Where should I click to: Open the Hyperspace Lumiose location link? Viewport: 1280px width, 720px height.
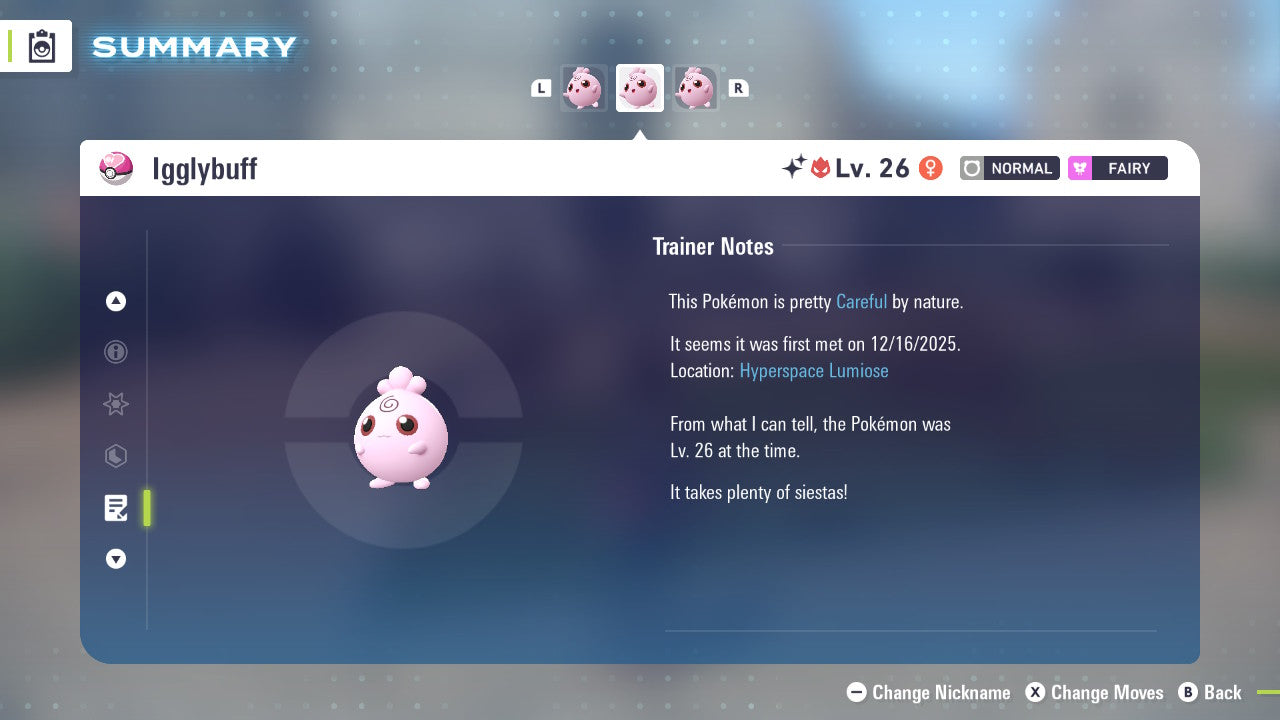(x=813, y=370)
